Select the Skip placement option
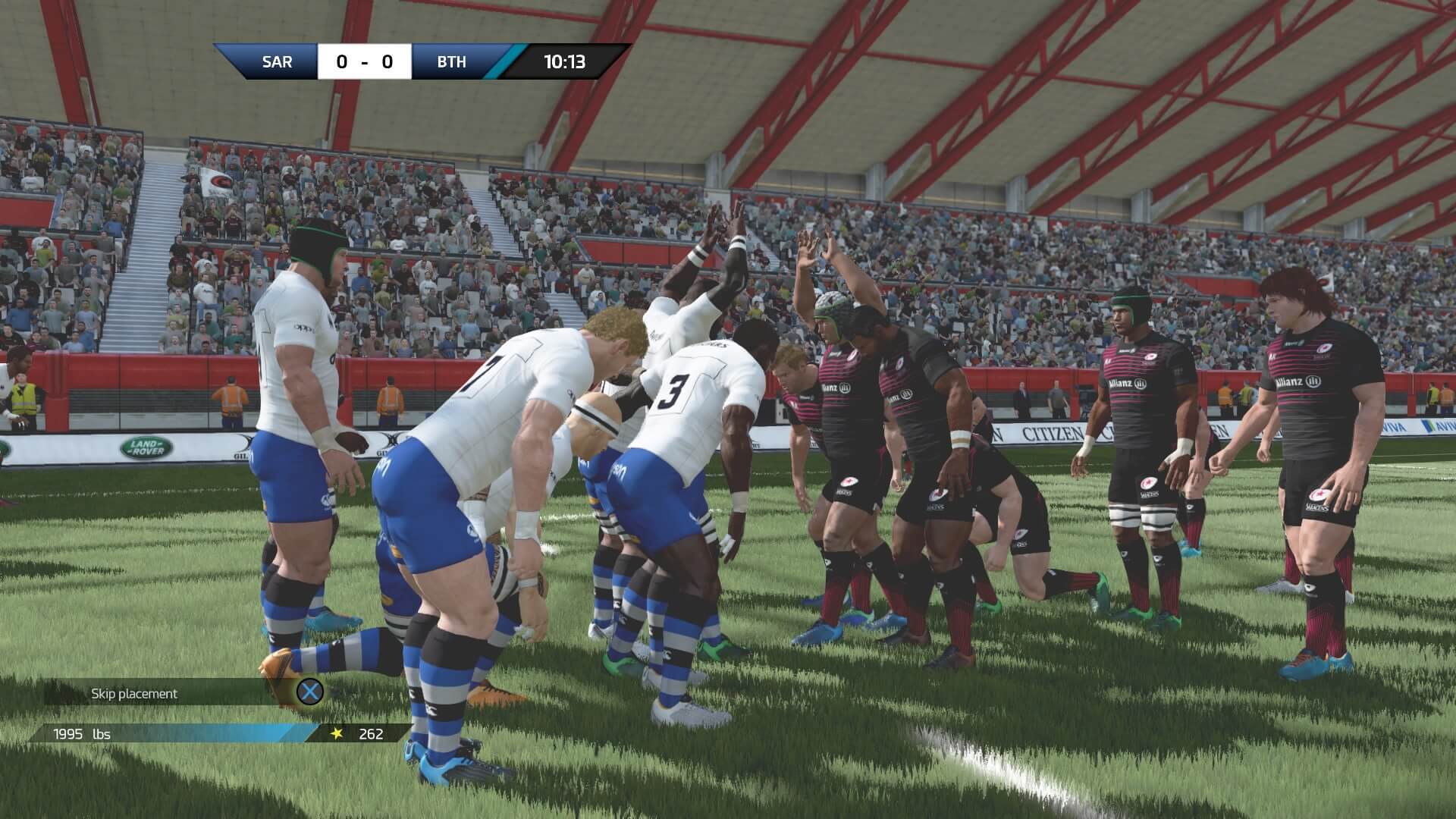The image size is (1456, 819). coord(135,693)
